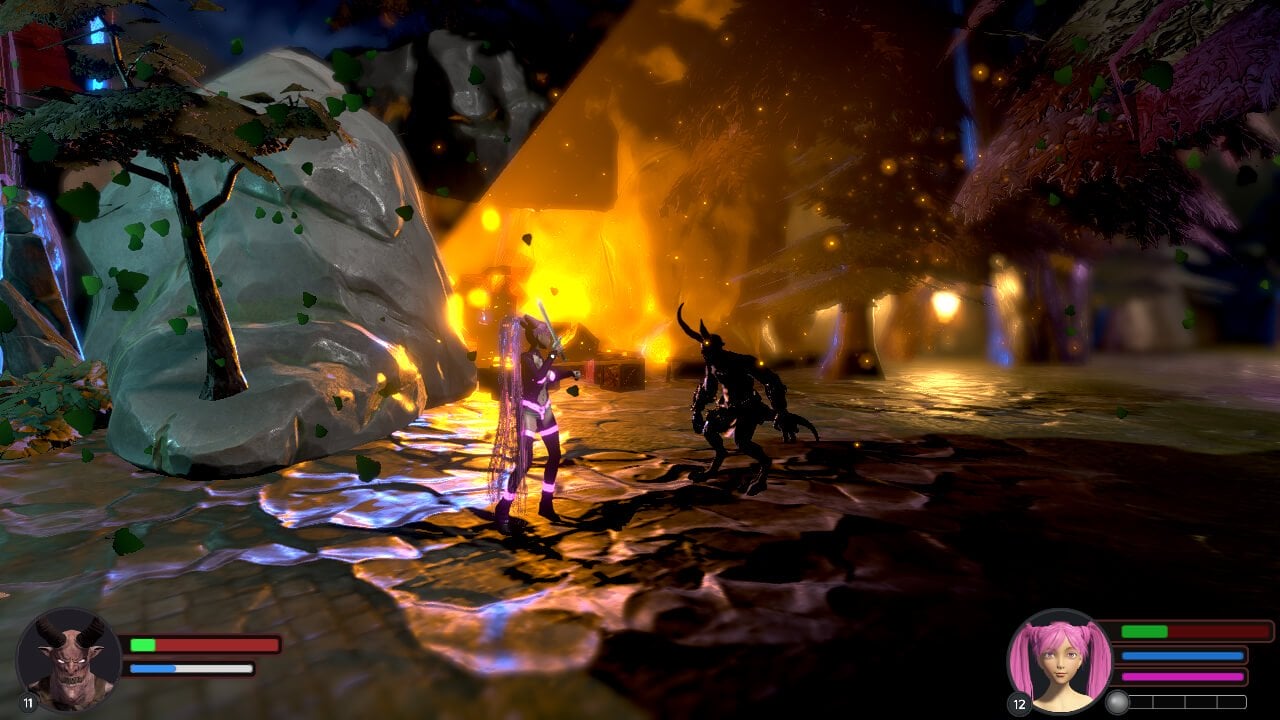This screenshot has width=1280, height=720.
Task: Click the grey orb beside the segmented bar
Action: click(x=1118, y=702)
